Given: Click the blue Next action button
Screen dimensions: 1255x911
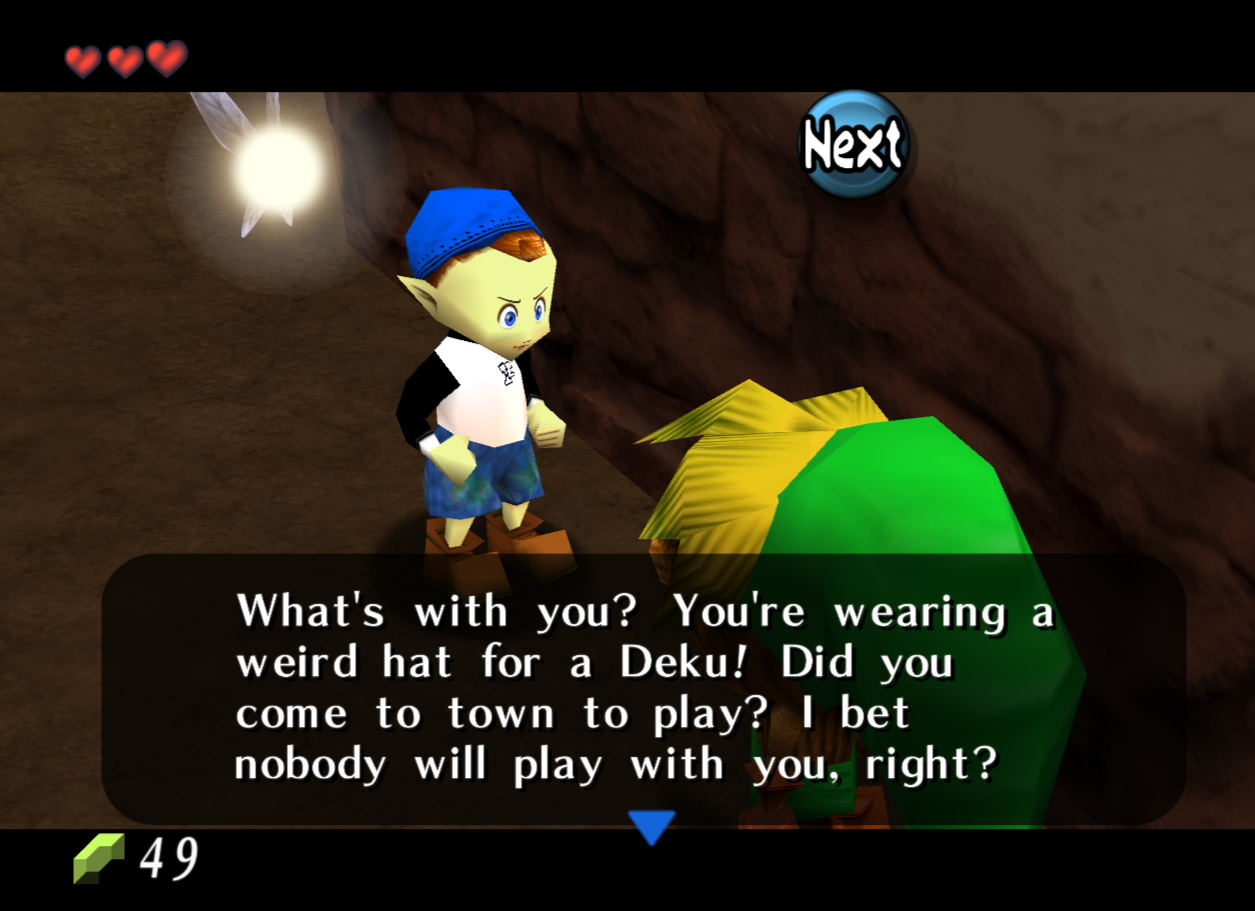Looking at the screenshot, I should click(x=854, y=145).
